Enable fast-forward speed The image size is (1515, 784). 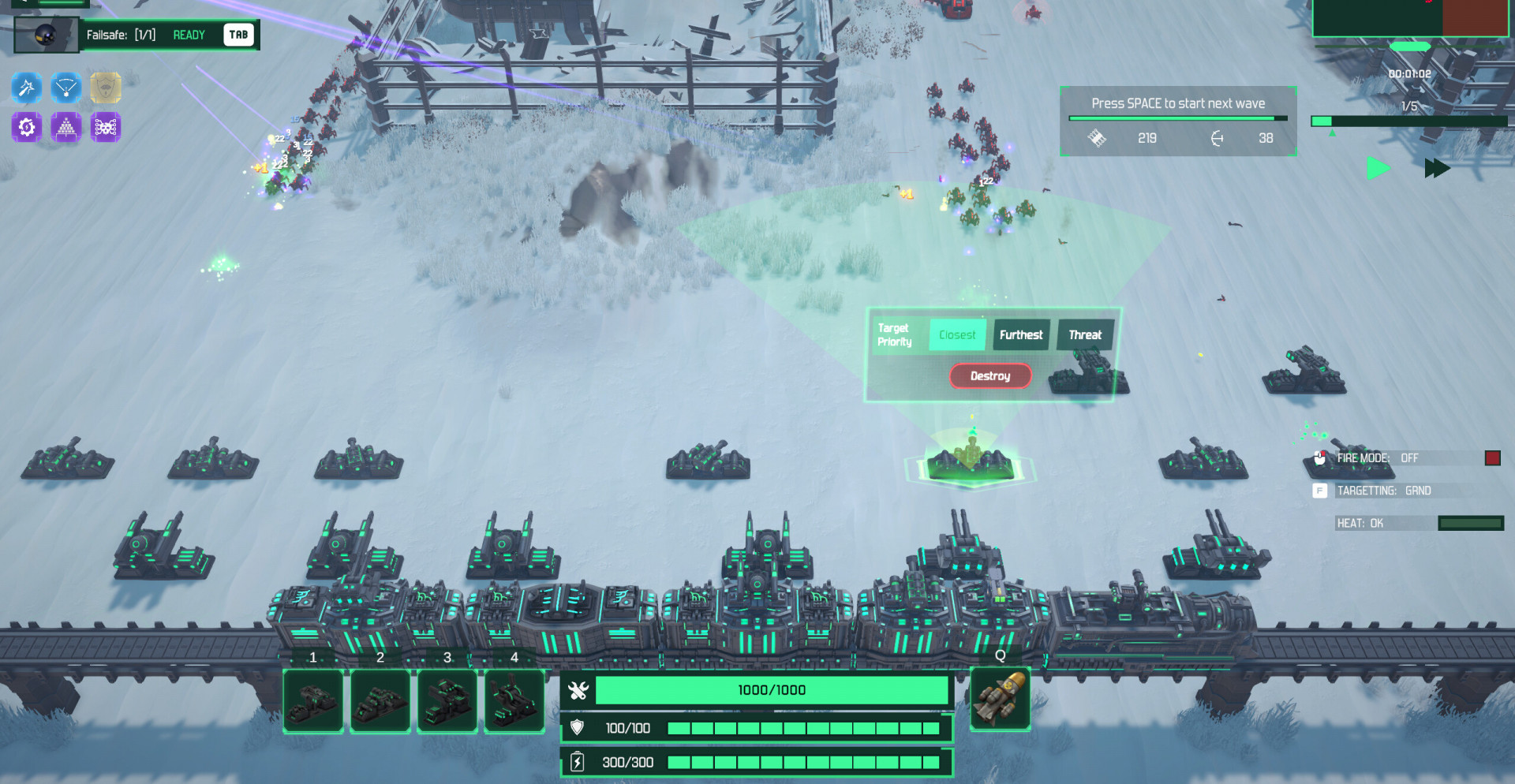pyautogui.click(x=1437, y=168)
